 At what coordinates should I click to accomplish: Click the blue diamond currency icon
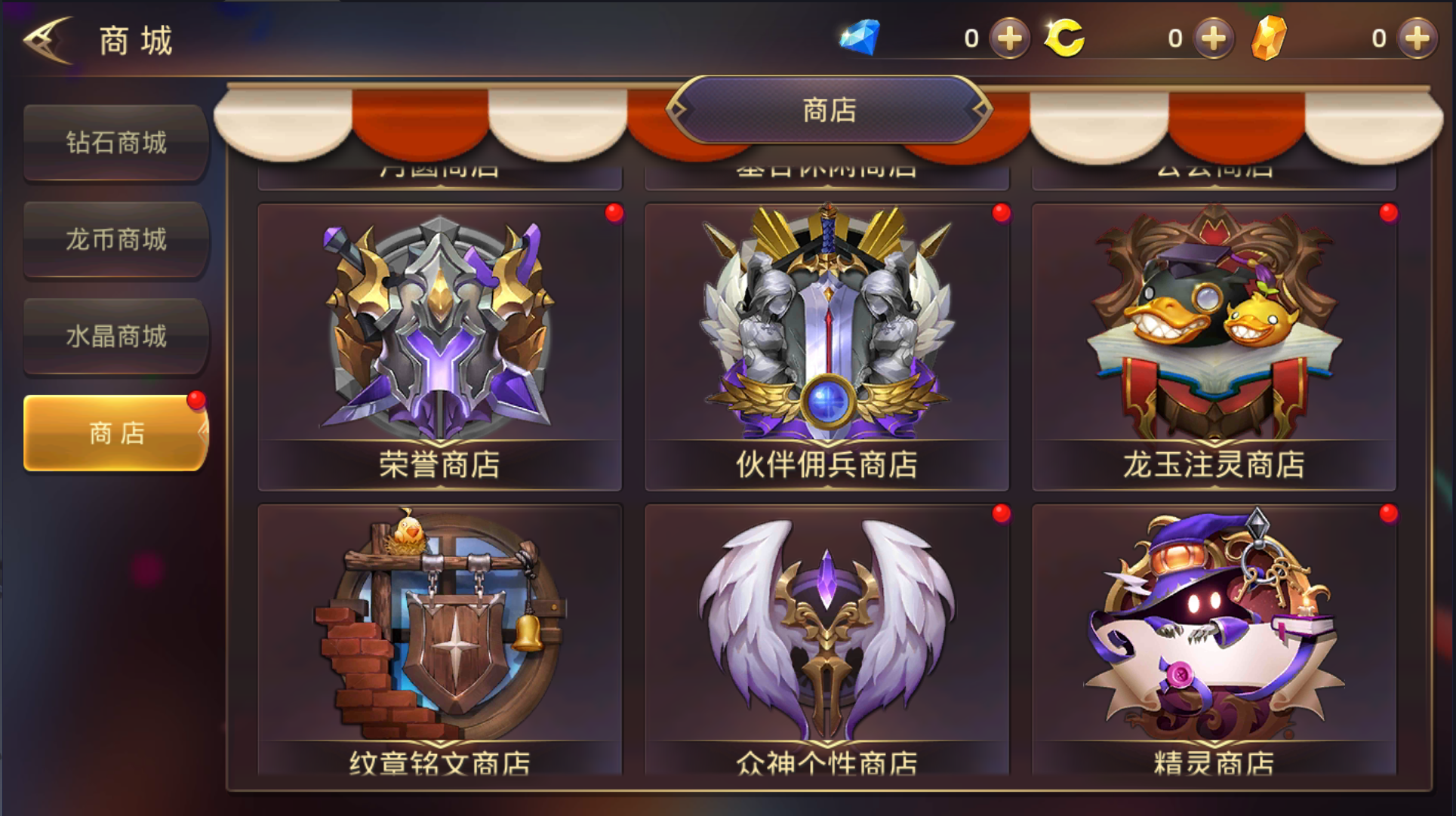(x=860, y=36)
